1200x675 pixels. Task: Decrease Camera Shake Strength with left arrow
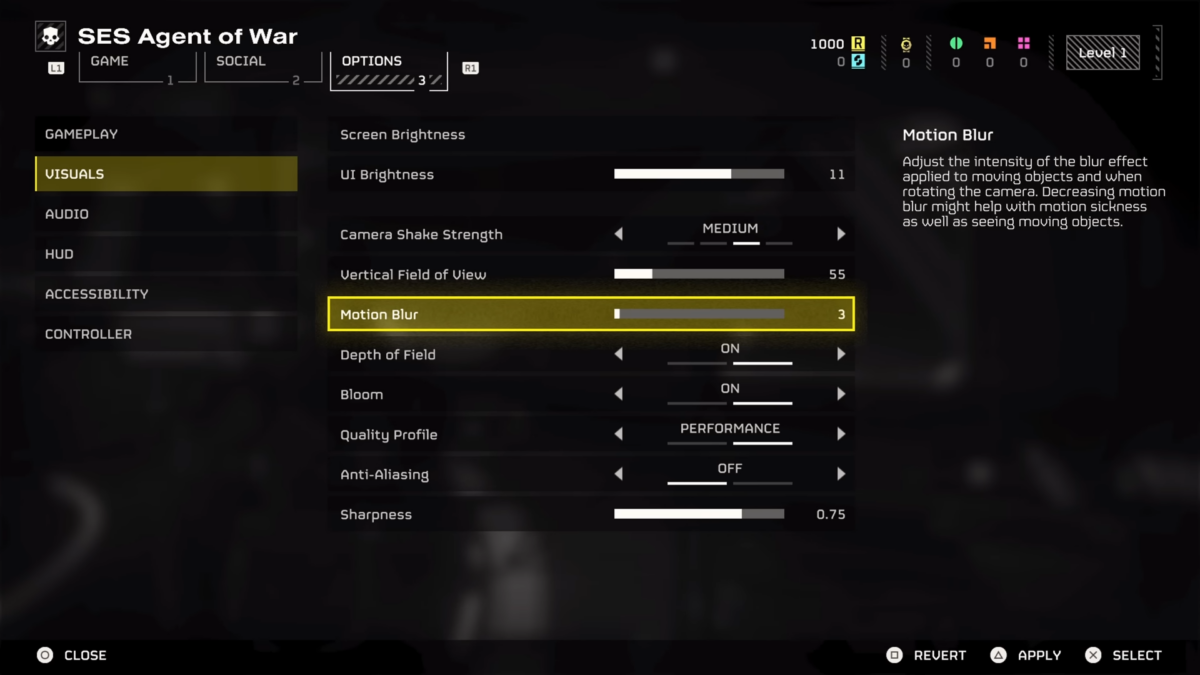tap(618, 234)
